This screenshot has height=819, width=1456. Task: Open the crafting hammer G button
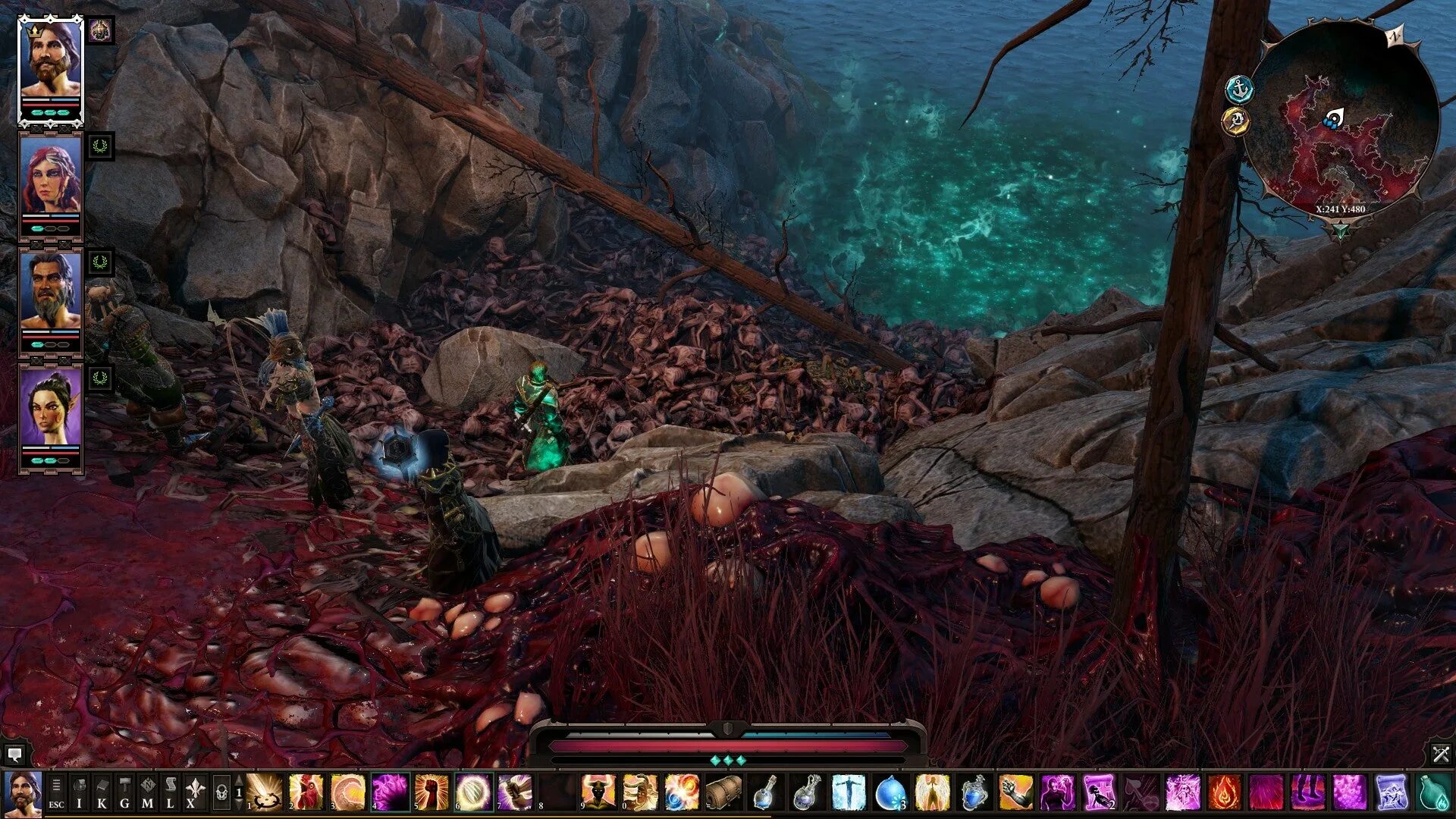click(x=124, y=793)
